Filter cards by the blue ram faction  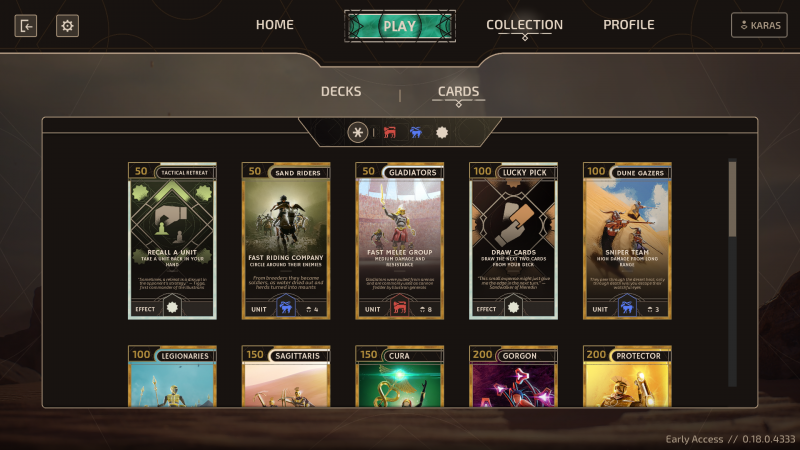coord(416,132)
